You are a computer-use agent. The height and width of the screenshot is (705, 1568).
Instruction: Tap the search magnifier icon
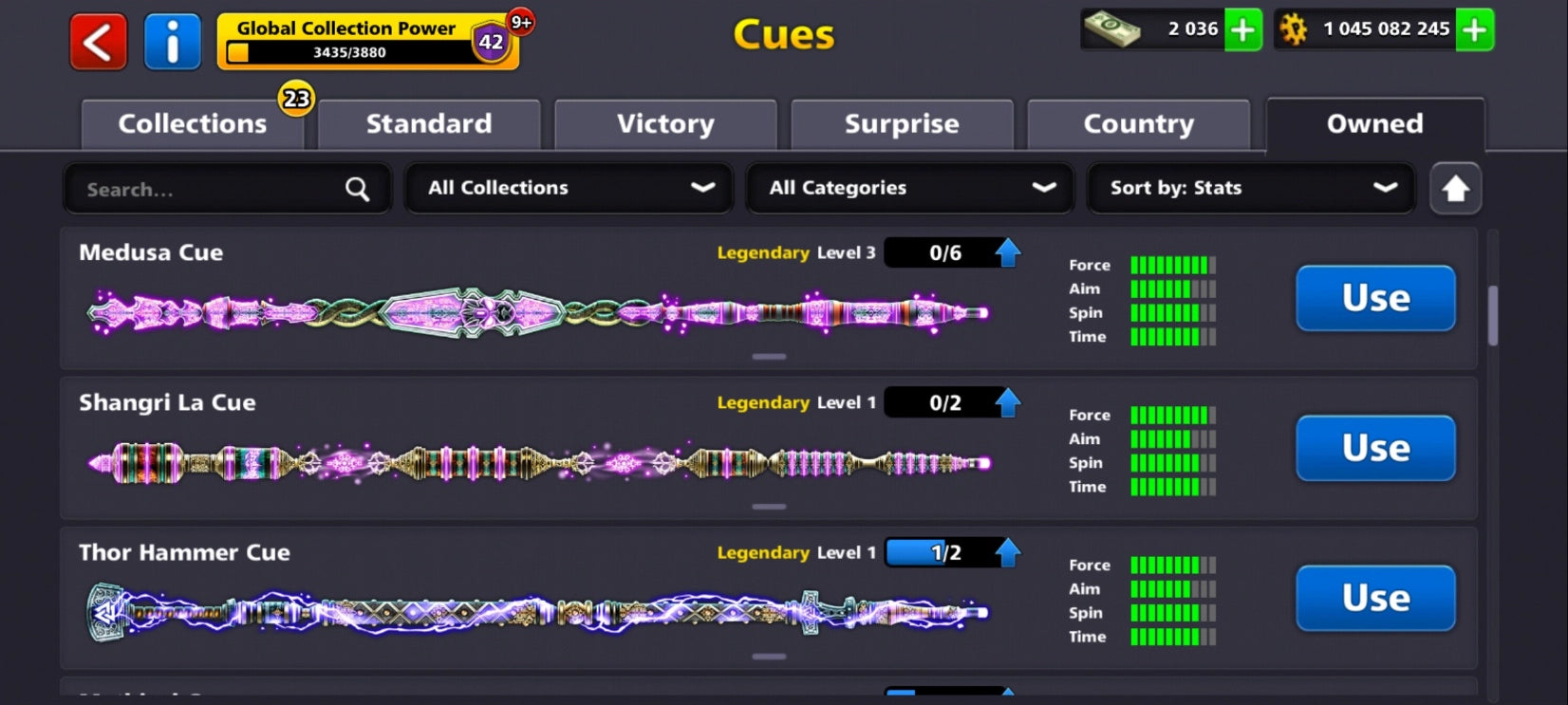coord(356,189)
